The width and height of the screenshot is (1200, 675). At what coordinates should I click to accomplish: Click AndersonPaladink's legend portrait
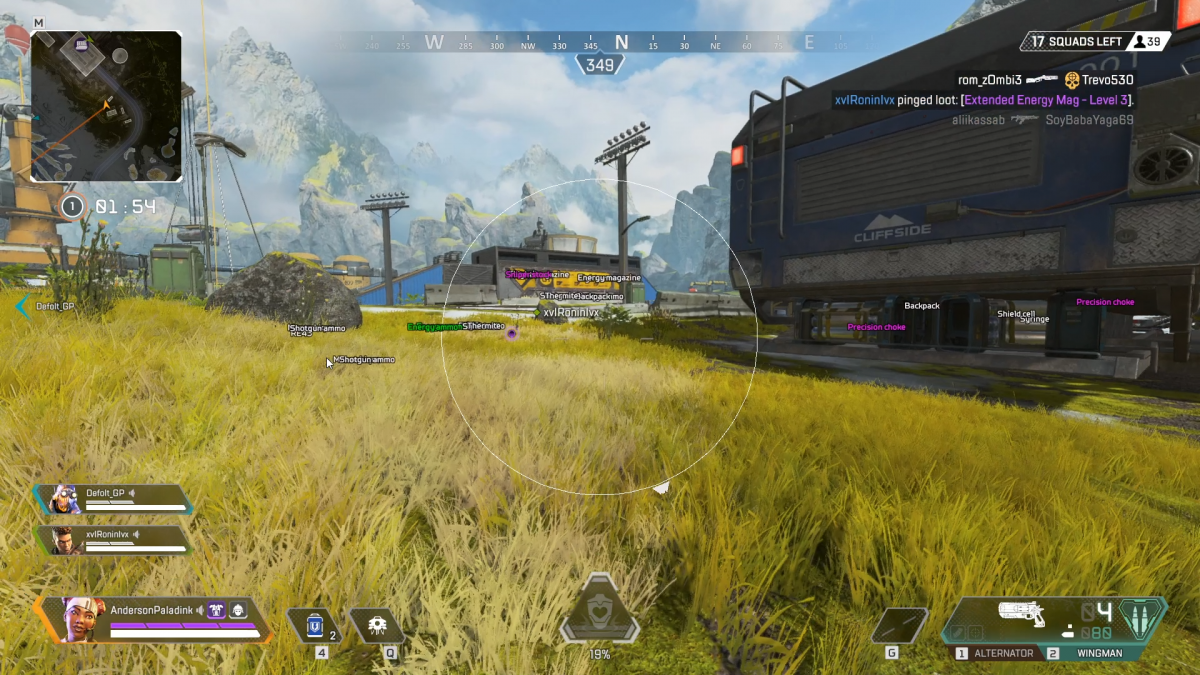coord(83,620)
